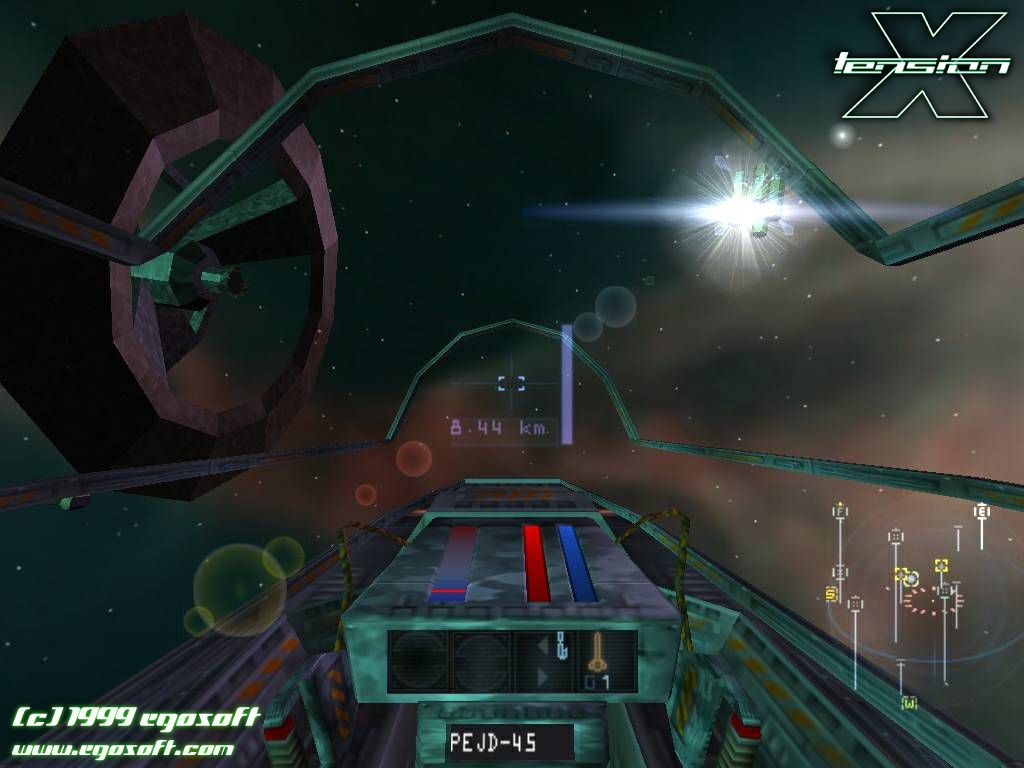Click the green W marker on the radar
Image resolution: width=1024 pixels, height=768 pixels.
(x=908, y=703)
